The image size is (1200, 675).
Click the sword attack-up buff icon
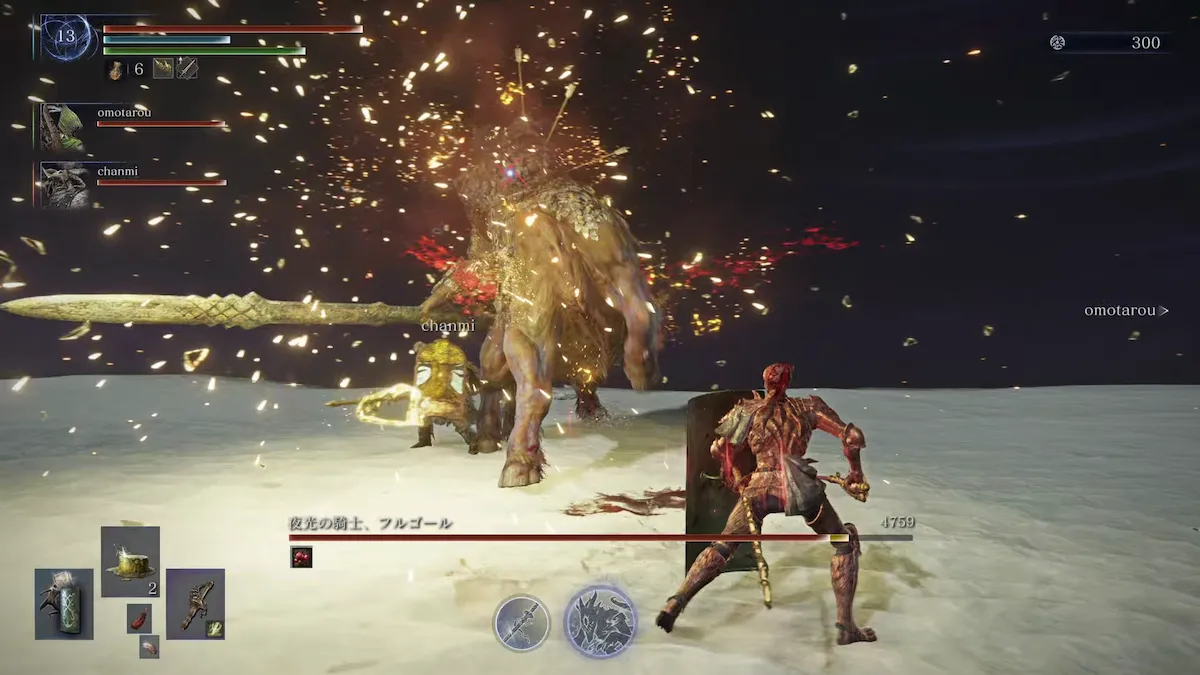tap(187, 69)
